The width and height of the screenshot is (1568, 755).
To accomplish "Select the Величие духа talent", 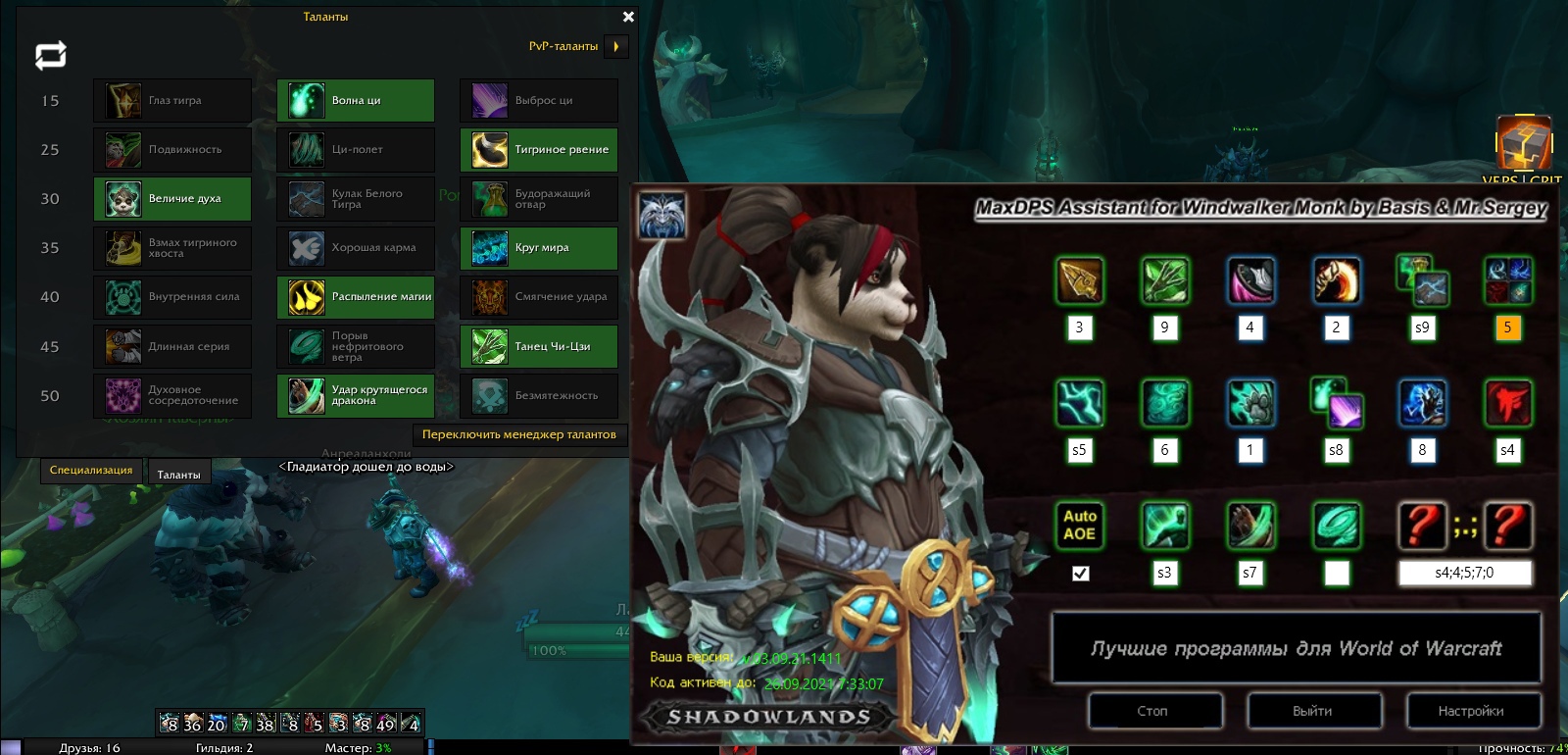I will pos(172,198).
